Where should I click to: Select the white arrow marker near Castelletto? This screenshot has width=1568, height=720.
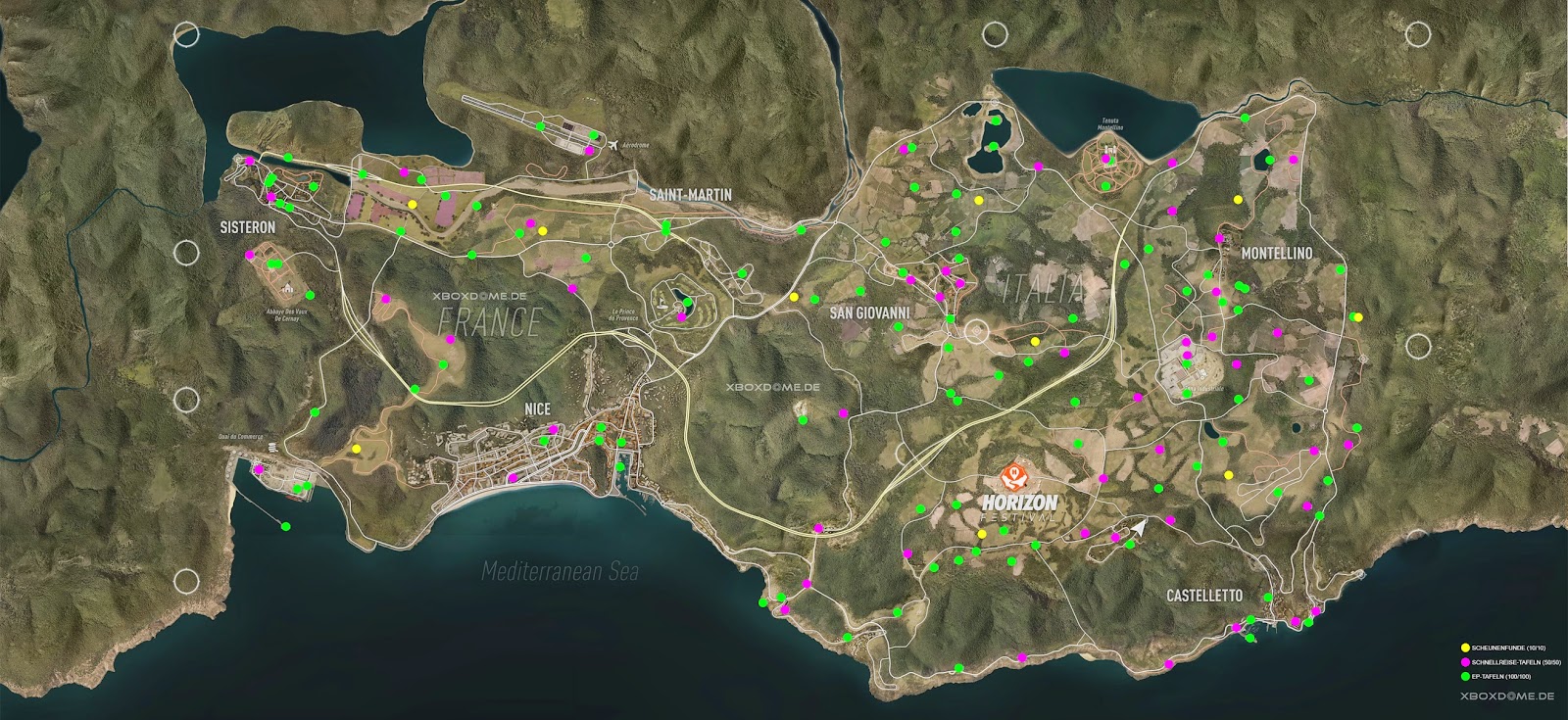[x=1141, y=529]
